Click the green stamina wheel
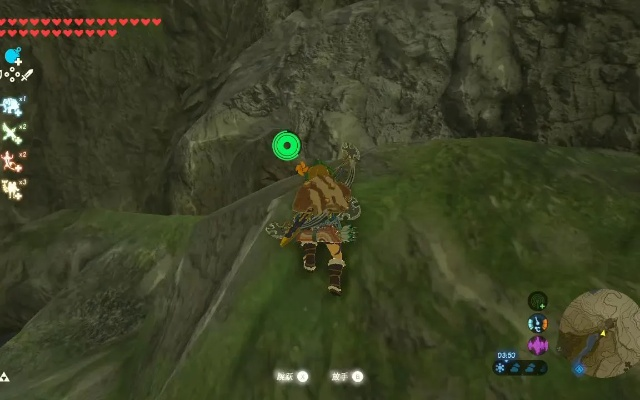This screenshot has width=640, height=400. (287, 147)
